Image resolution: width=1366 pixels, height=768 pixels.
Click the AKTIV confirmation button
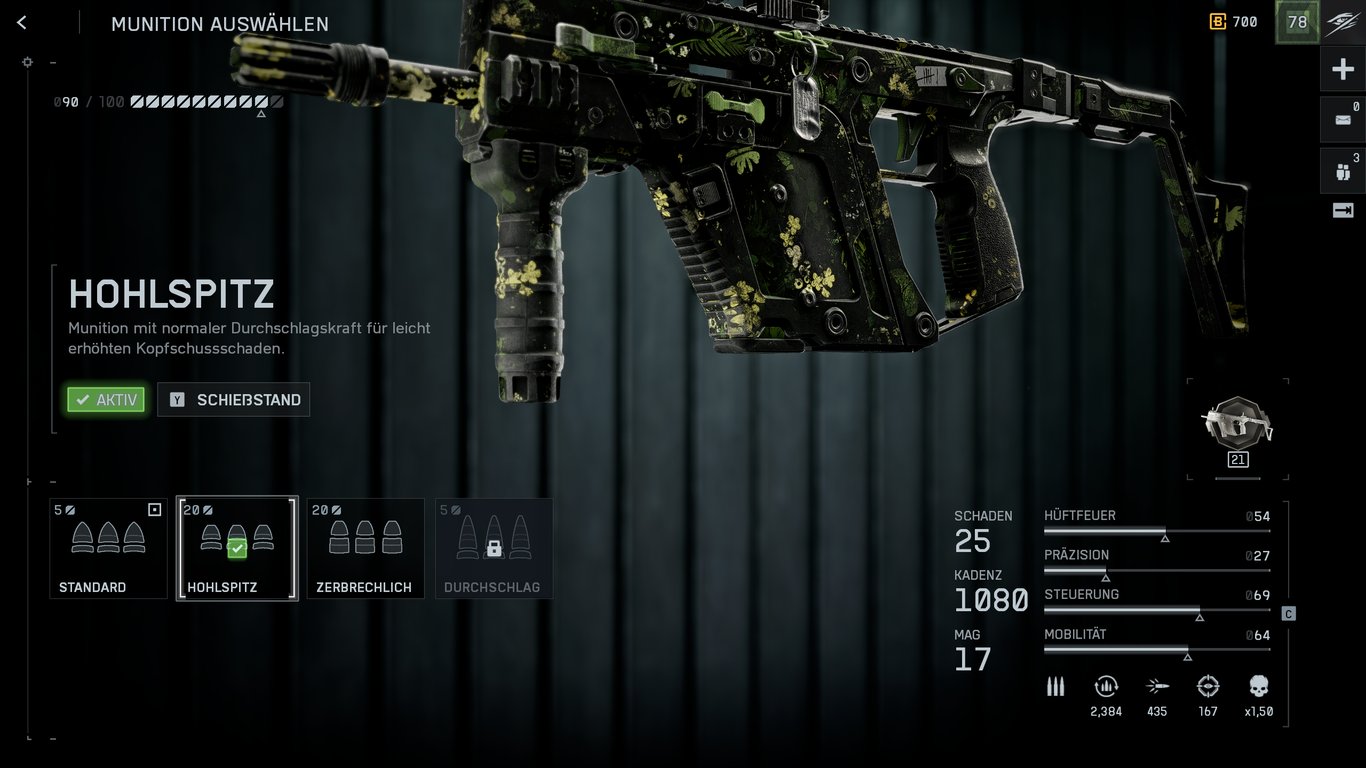click(x=105, y=399)
